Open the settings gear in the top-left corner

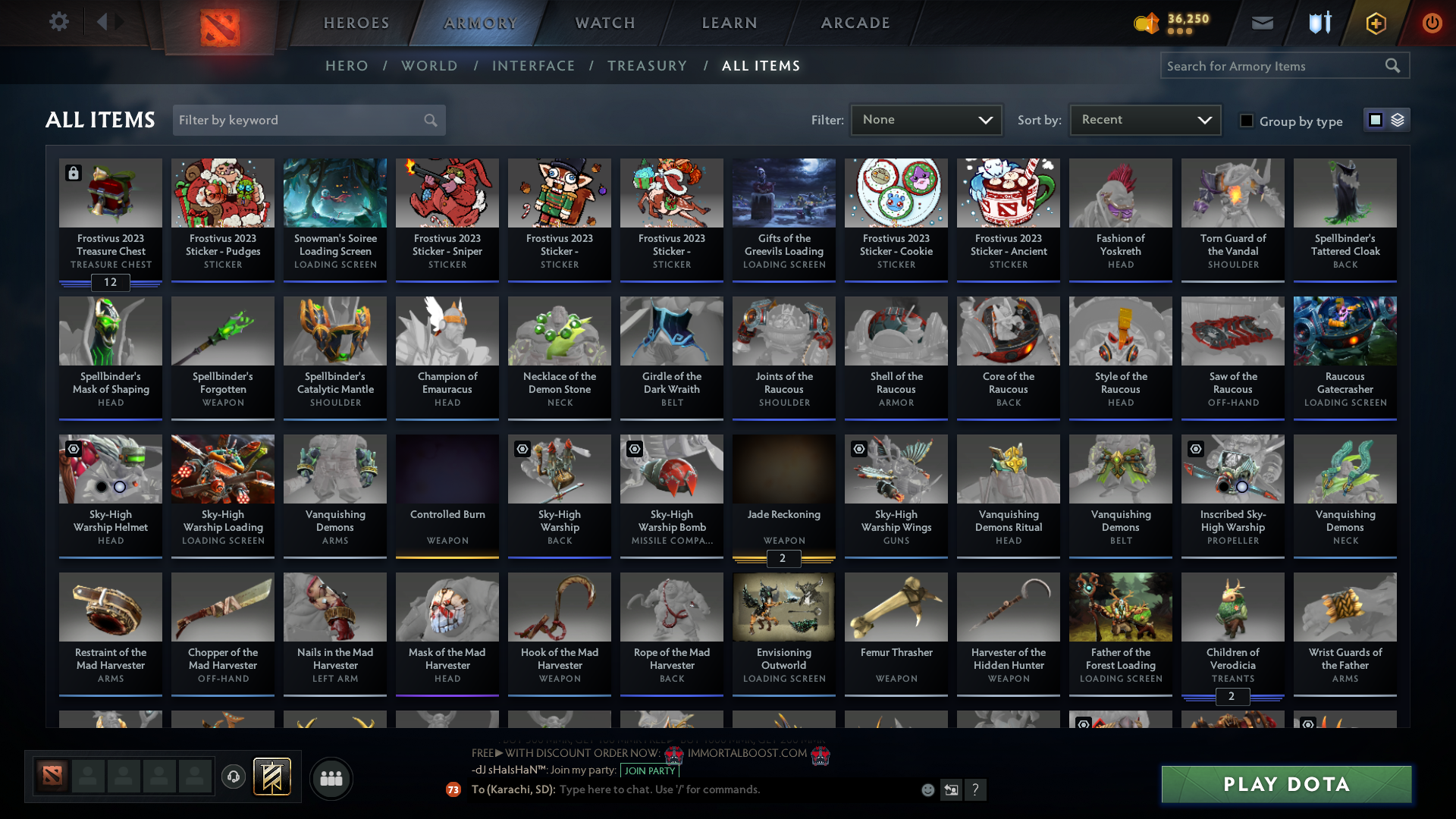[58, 21]
